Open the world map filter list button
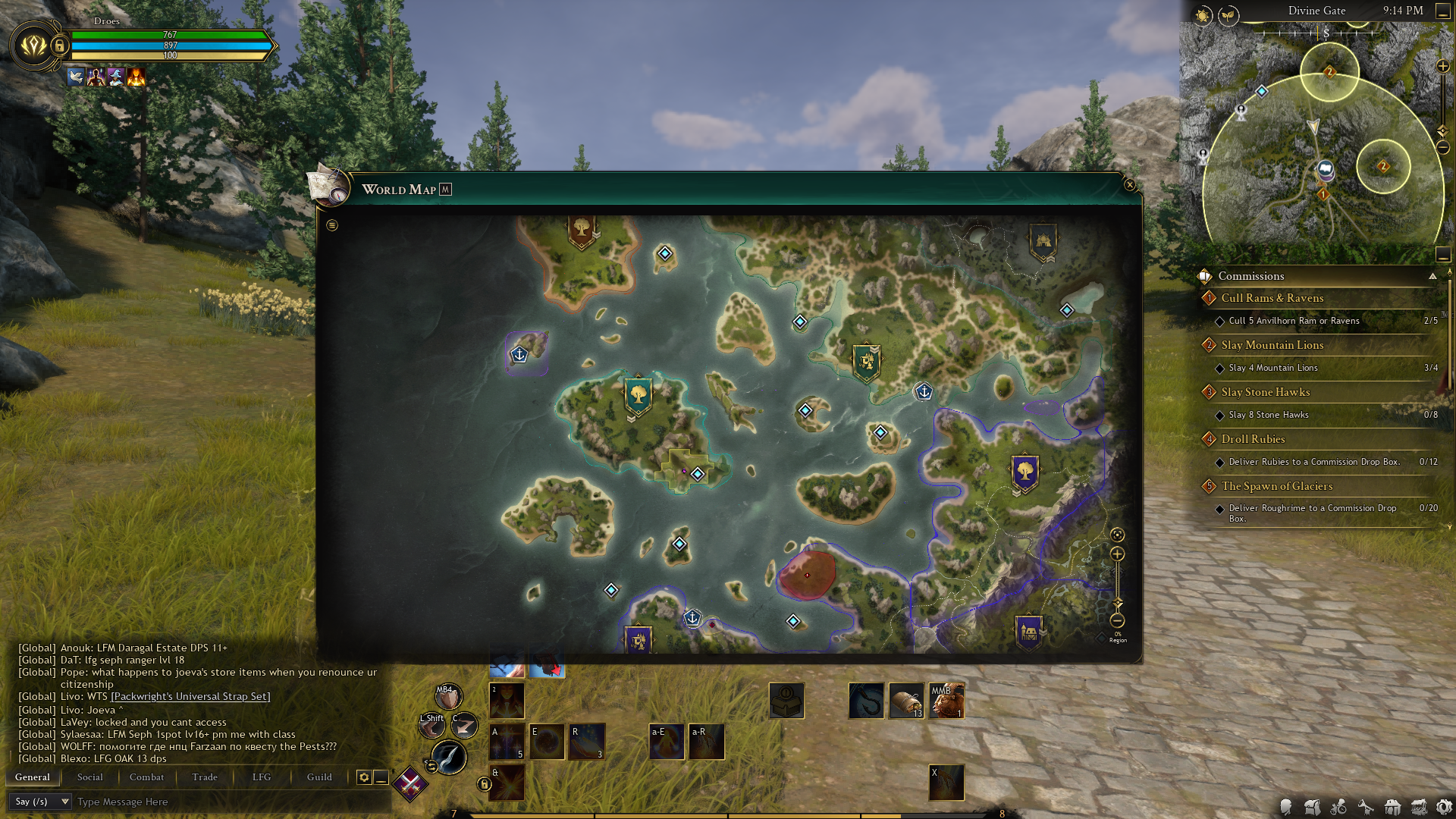Viewport: 1456px width, 819px height. point(332,225)
